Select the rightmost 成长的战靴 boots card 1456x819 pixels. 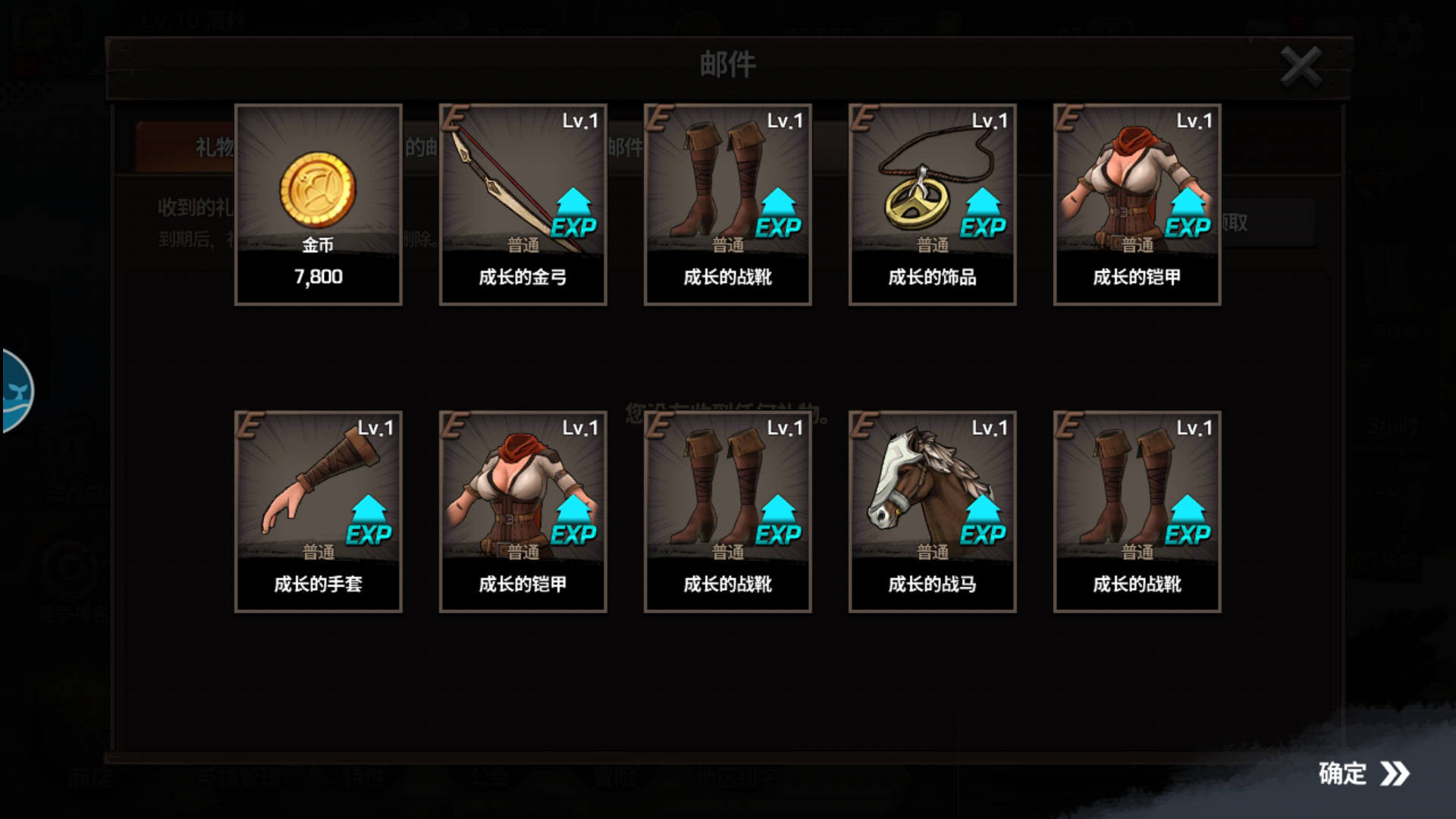(x=1137, y=508)
